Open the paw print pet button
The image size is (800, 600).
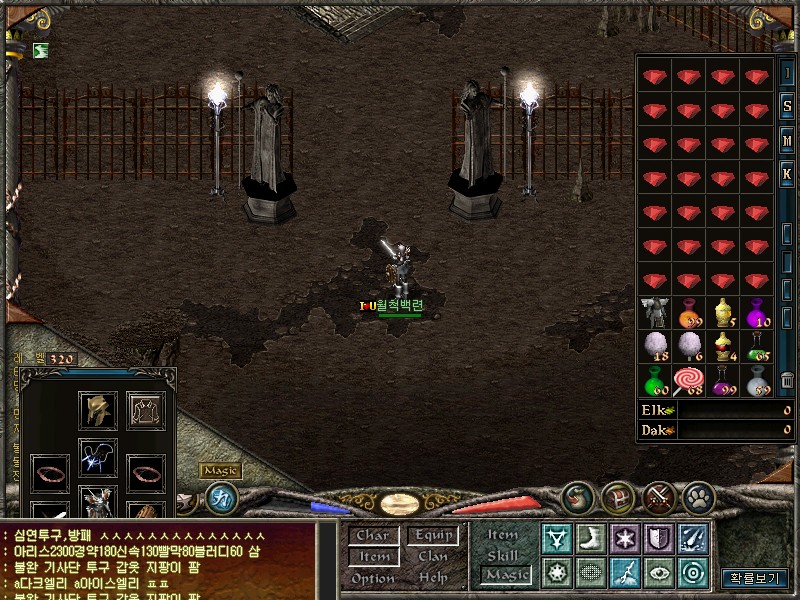(x=698, y=496)
